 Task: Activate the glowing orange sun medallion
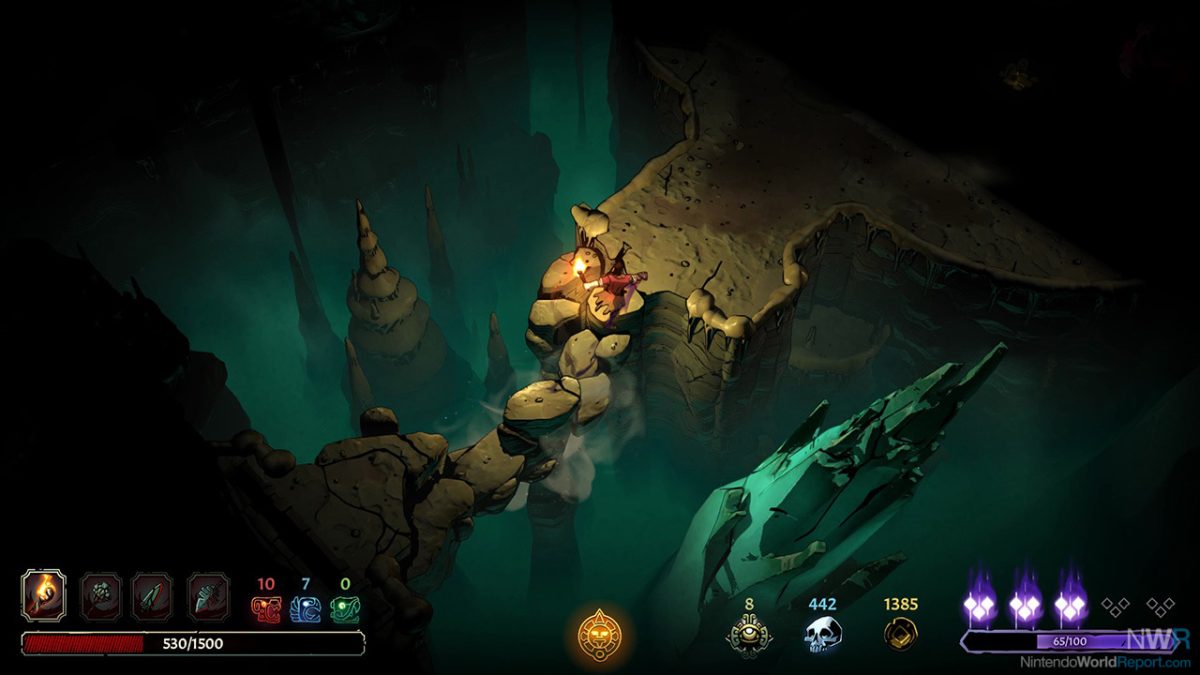(x=600, y=634)
